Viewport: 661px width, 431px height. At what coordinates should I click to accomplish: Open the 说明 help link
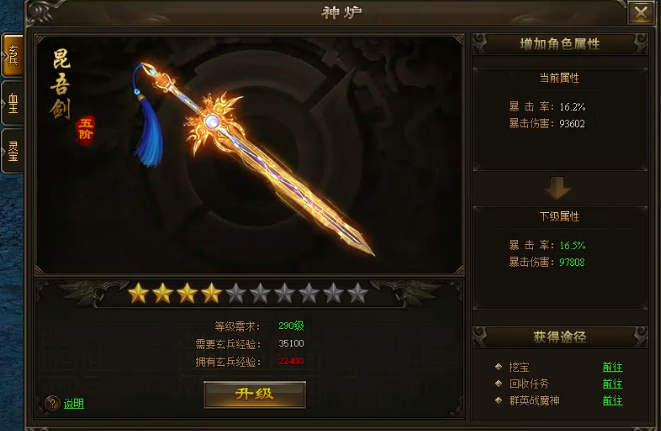click(x=74, y=404)
